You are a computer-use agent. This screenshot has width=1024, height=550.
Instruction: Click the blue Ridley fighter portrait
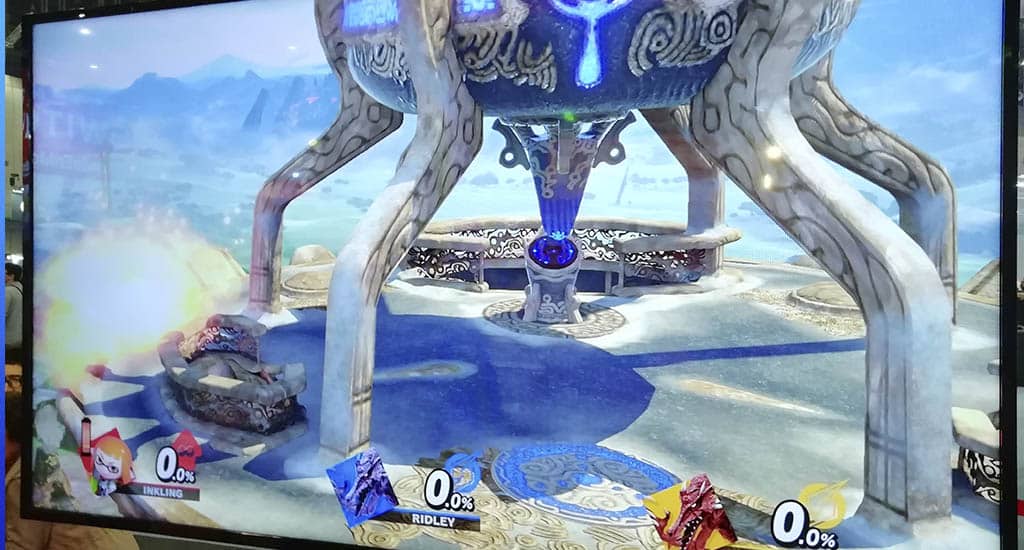click(363, 487)
